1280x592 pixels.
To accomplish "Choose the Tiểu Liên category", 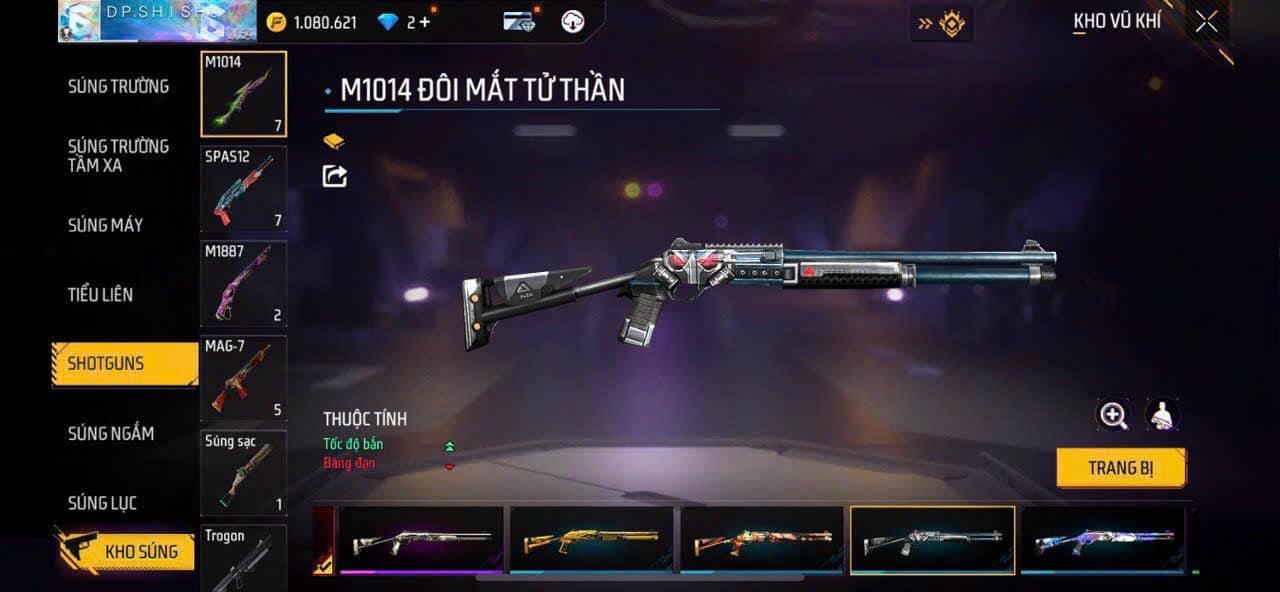I will 100,294.
